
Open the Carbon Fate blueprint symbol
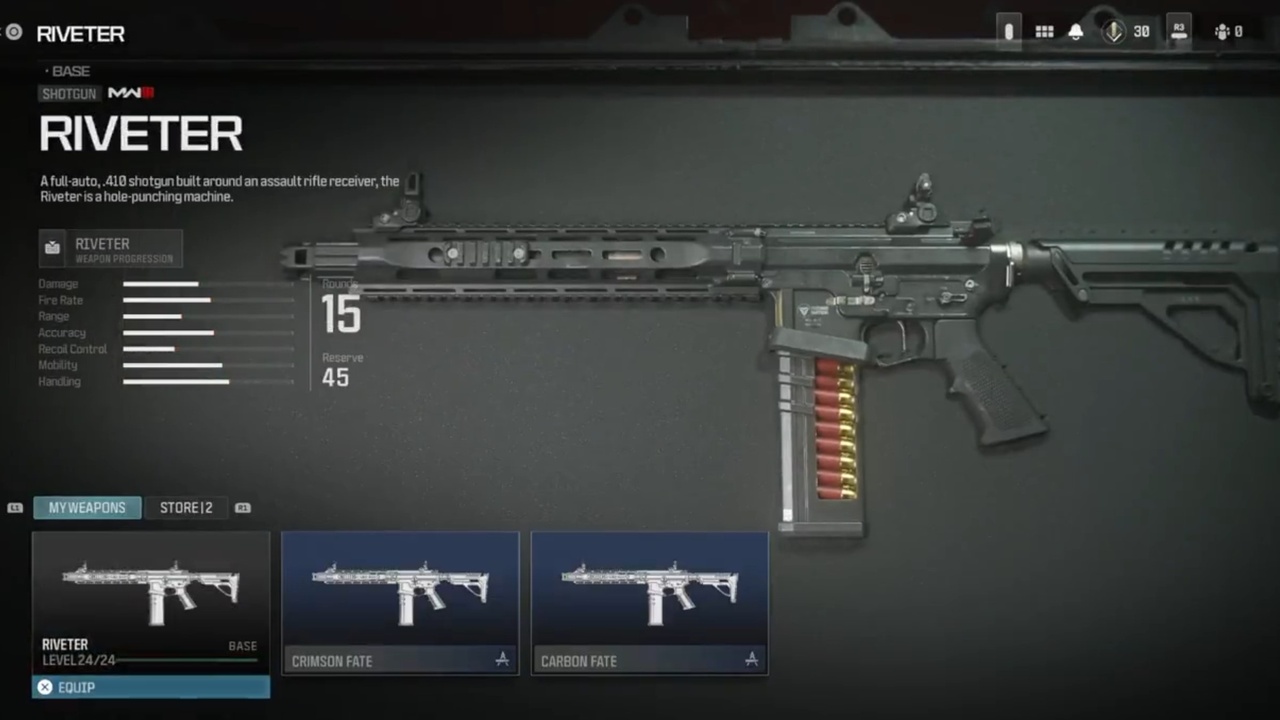click(x=751, y=660)
